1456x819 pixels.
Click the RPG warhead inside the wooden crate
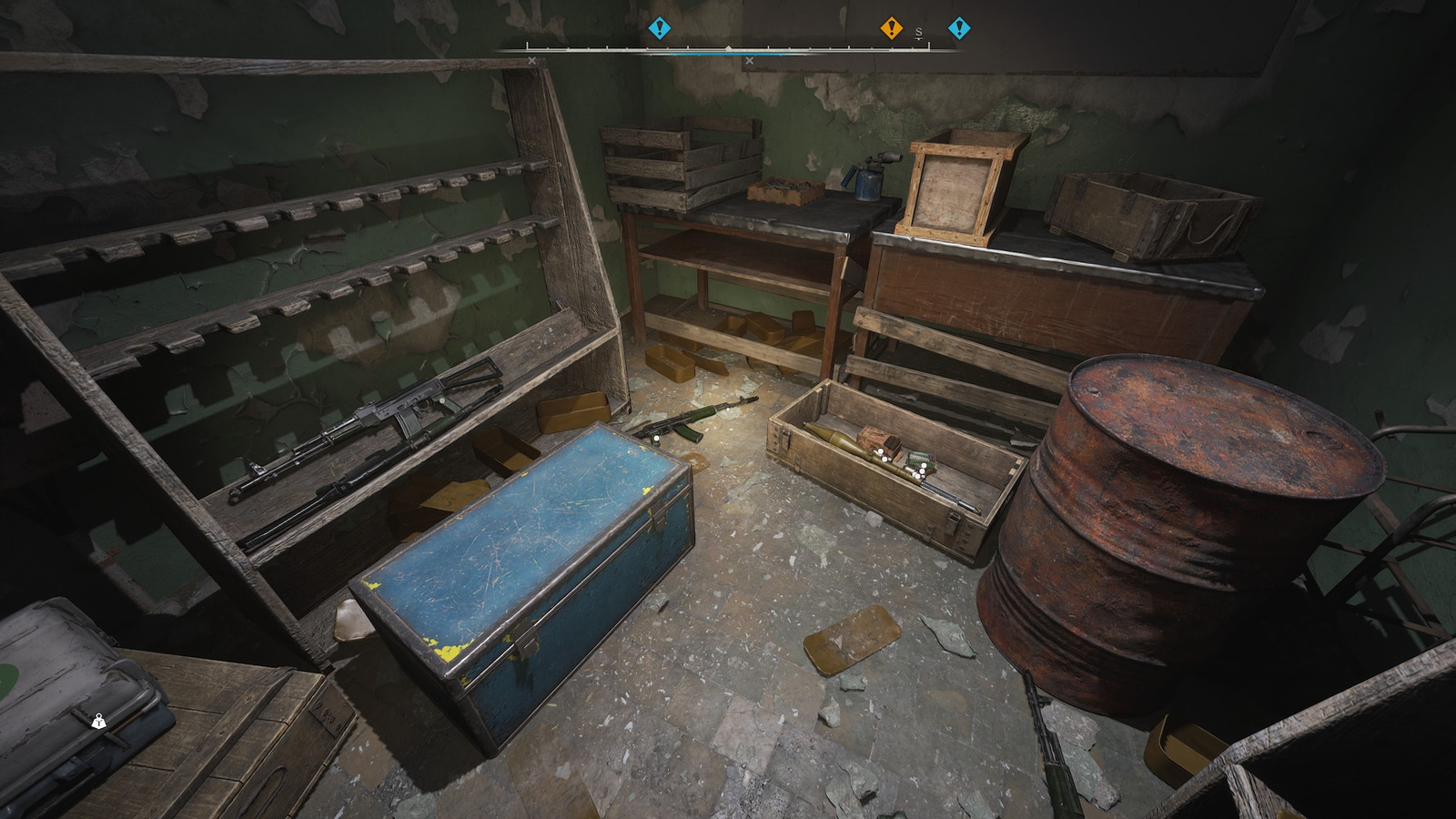[834, 436]
